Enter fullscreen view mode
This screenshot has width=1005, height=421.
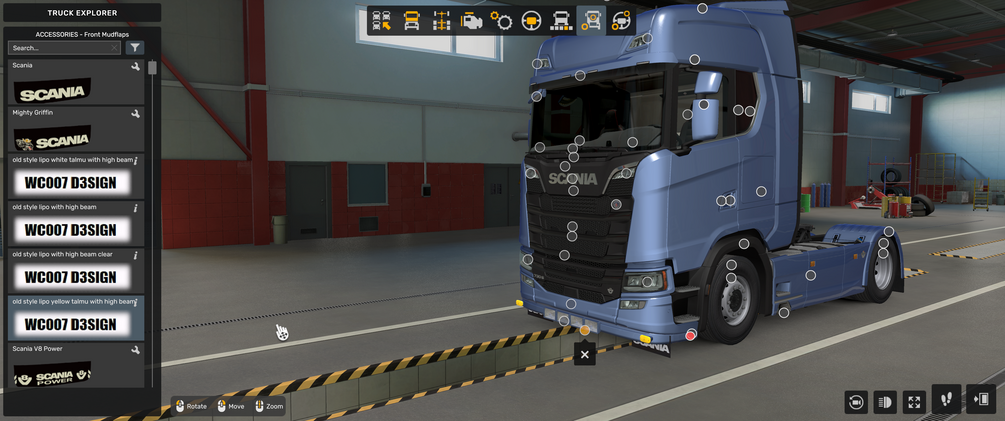pos(914,402)
